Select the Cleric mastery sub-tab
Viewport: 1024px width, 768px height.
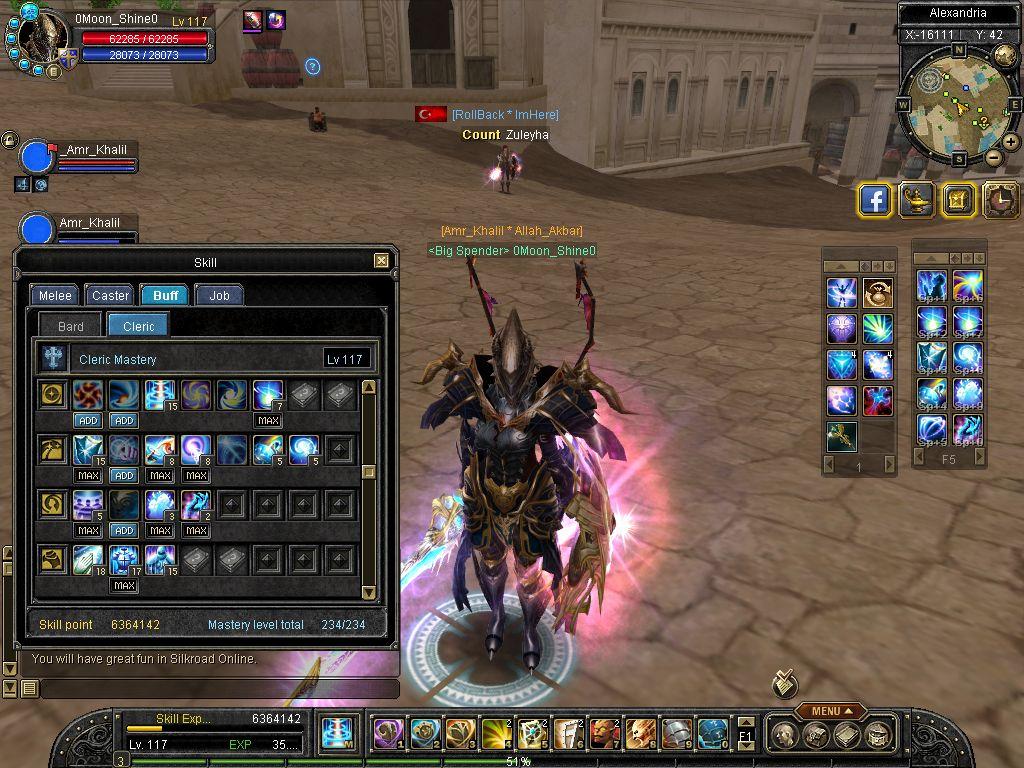click(138, 326)
